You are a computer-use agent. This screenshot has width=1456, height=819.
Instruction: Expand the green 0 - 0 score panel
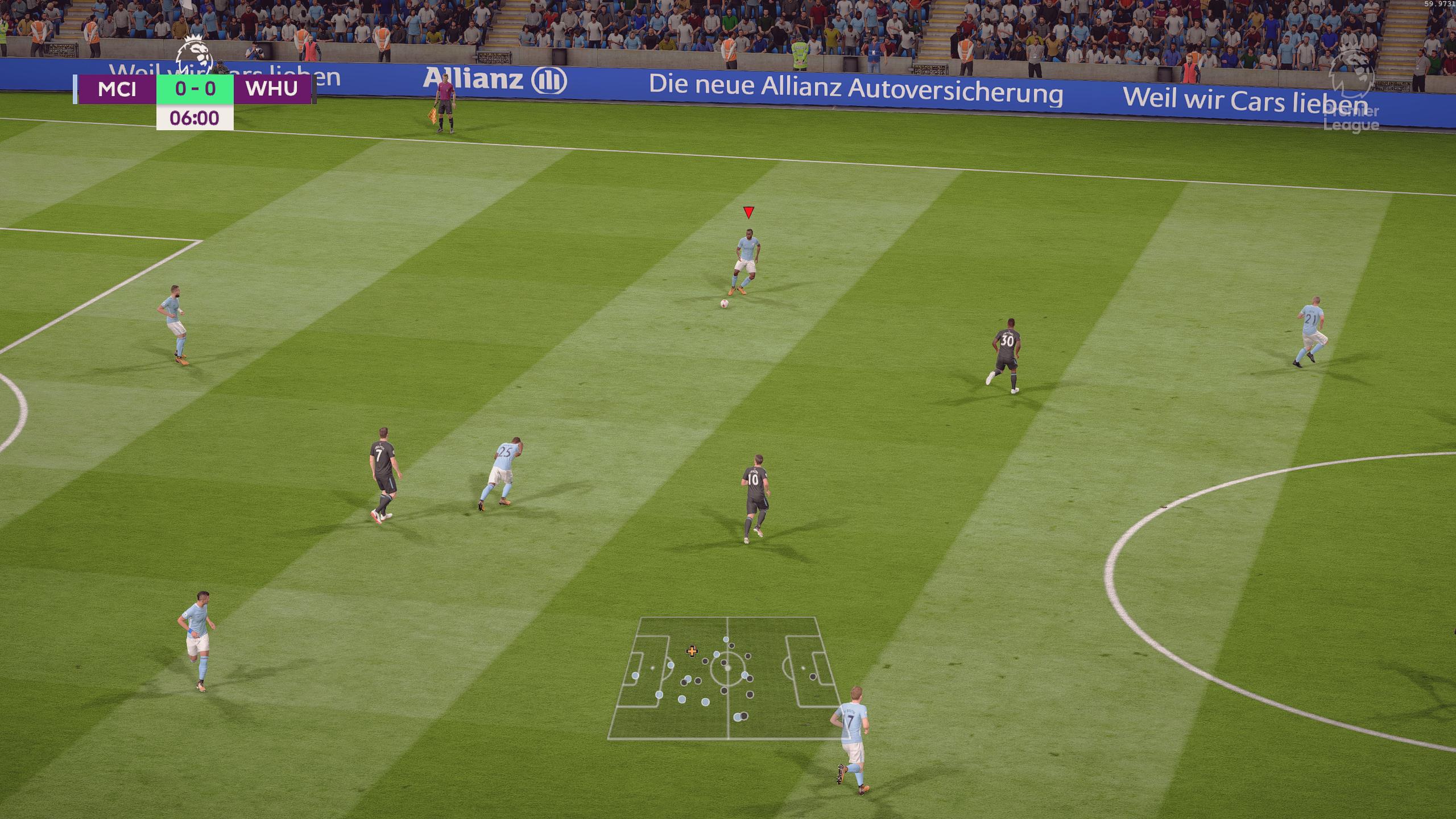click(x=196, y=89)
